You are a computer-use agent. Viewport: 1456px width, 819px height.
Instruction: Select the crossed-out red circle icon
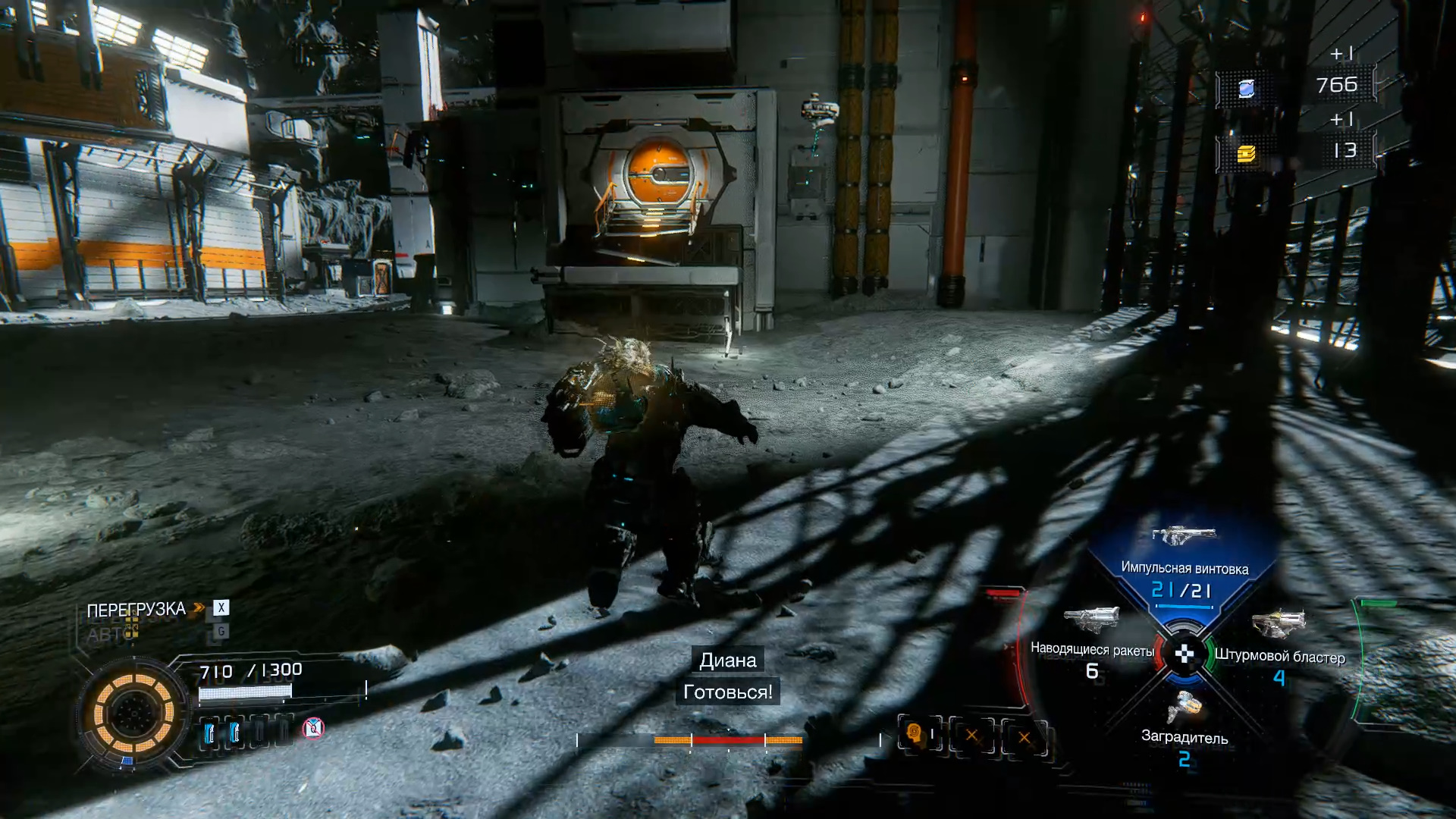click(x=313, y=729)
